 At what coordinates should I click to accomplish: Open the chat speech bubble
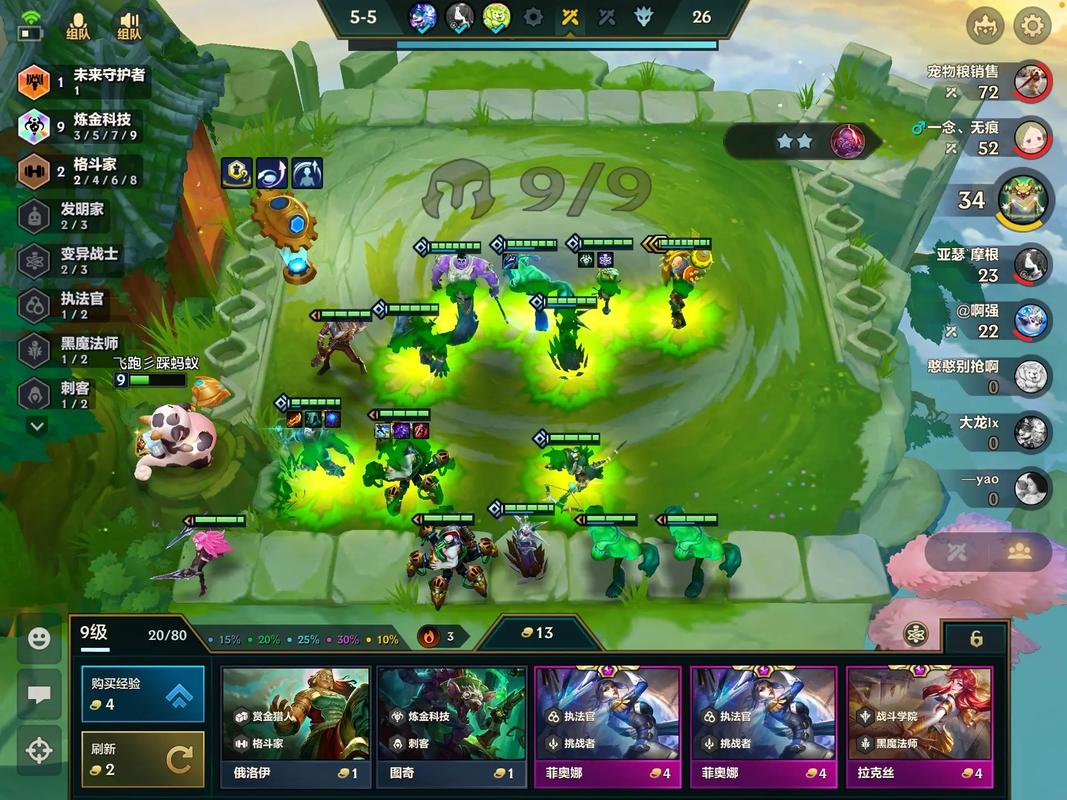pyautogui.click(x=39, y=694)
